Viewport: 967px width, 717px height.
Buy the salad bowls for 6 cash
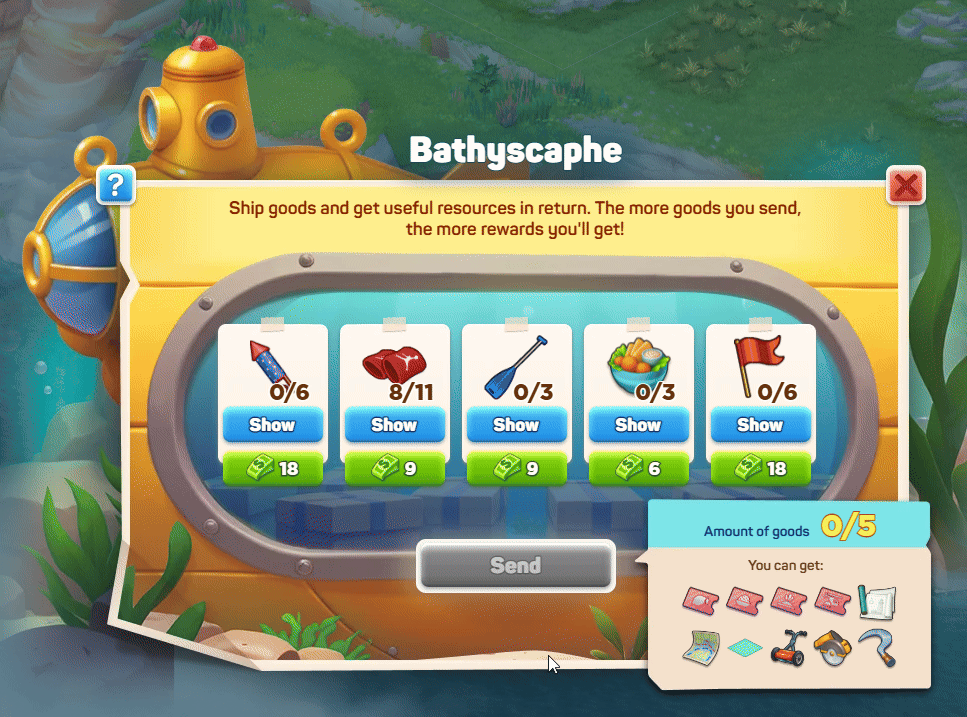pos(638,468)
